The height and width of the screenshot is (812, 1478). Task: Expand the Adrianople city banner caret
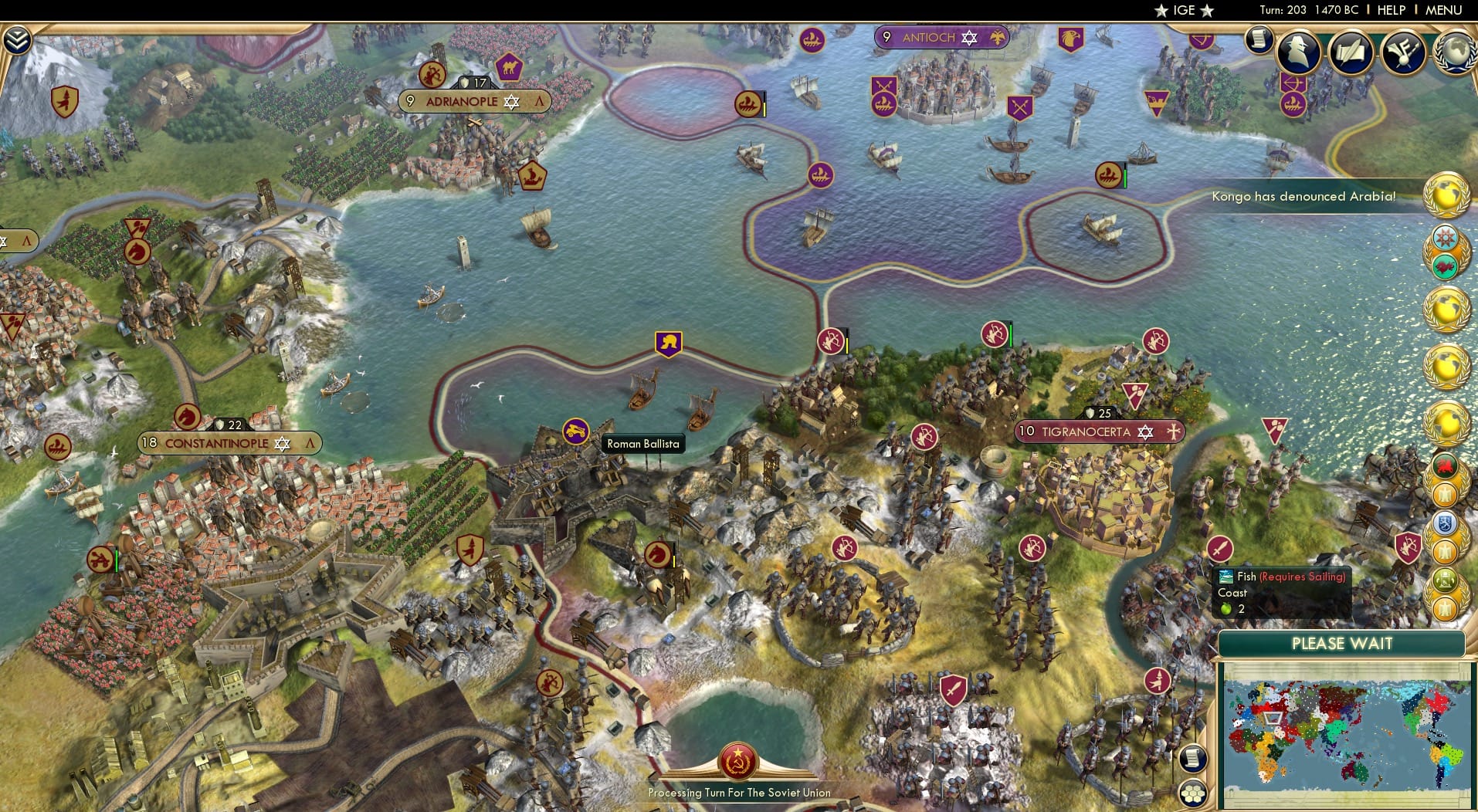[539, 100]
